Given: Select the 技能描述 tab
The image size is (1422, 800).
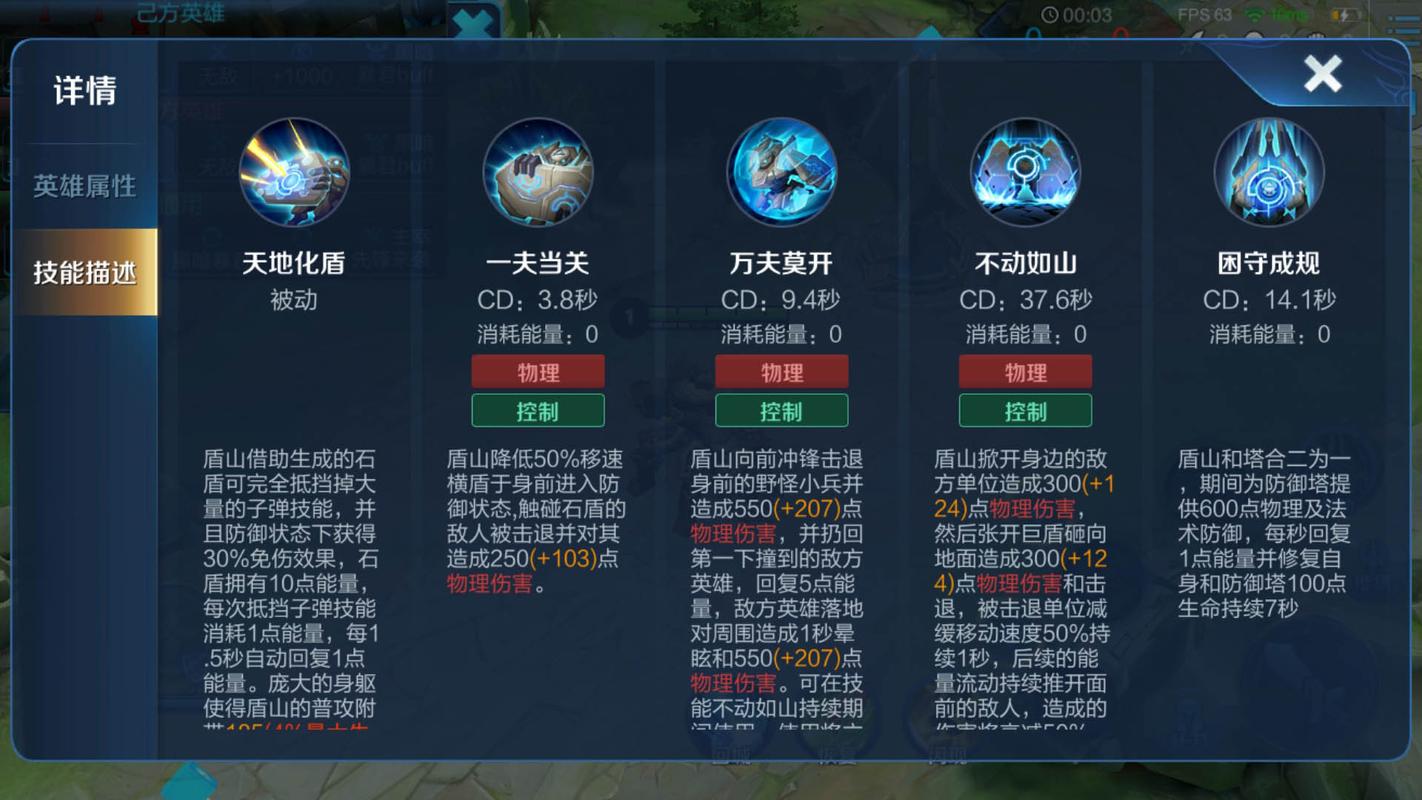Looking at the screenshot, I should click(83, 269).
